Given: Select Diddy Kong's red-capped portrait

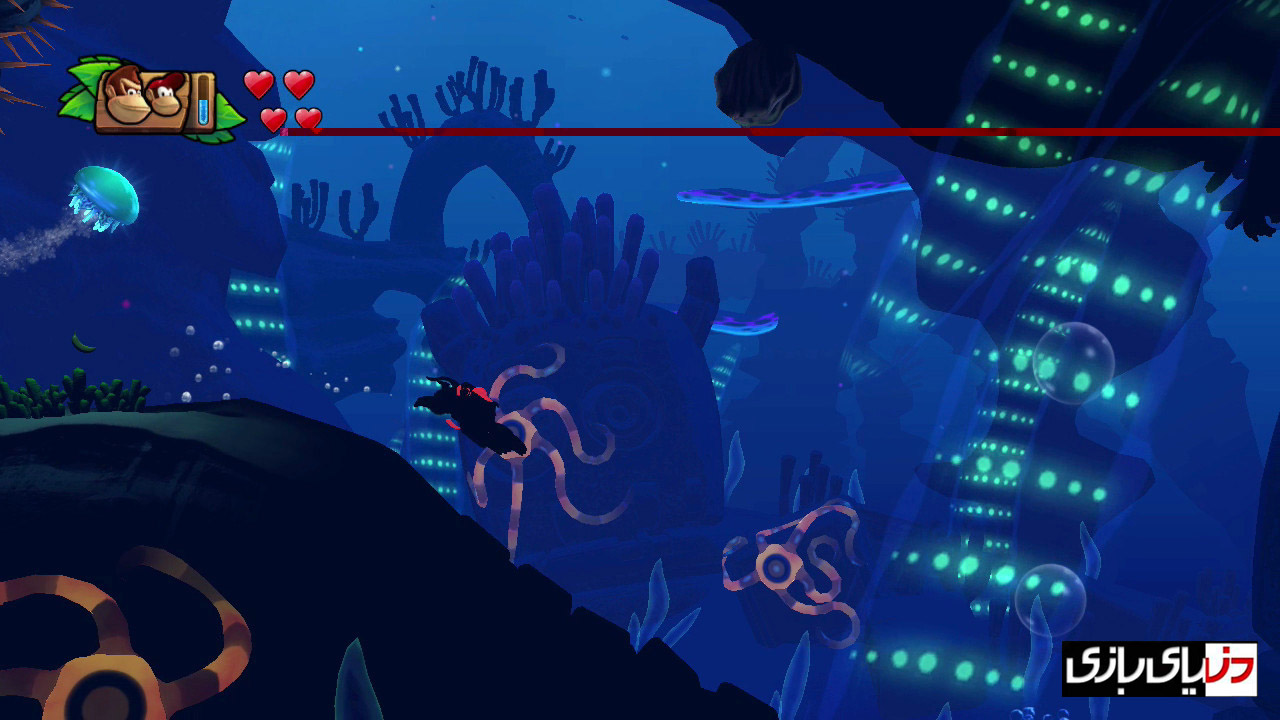Looking at the screenshot, I should 164,96.
